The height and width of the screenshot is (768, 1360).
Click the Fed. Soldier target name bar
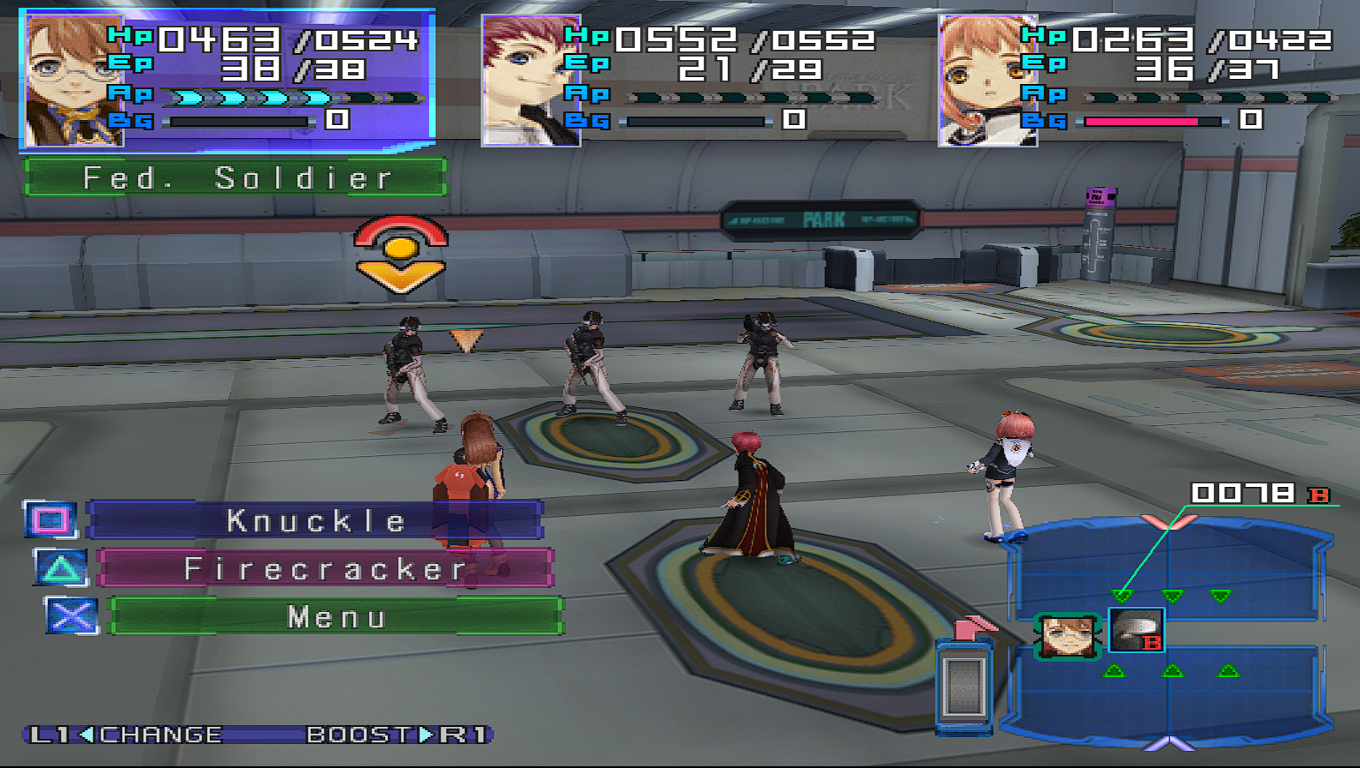click(x=236, y=178)
